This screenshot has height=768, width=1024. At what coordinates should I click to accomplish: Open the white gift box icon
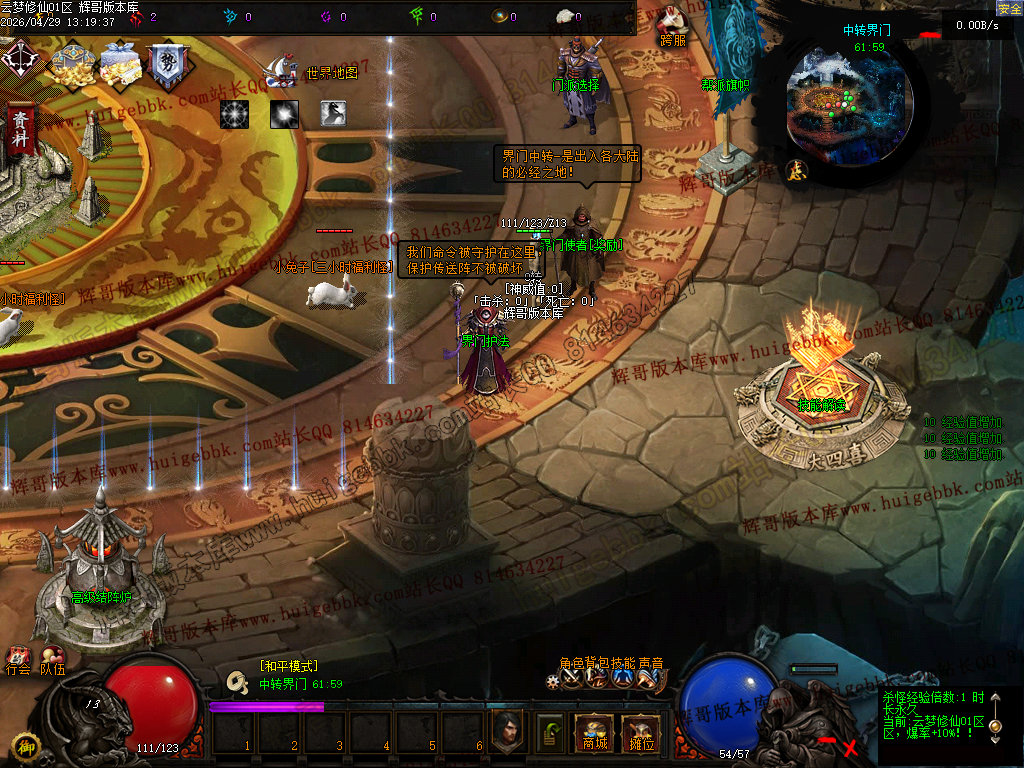point(118,65)
